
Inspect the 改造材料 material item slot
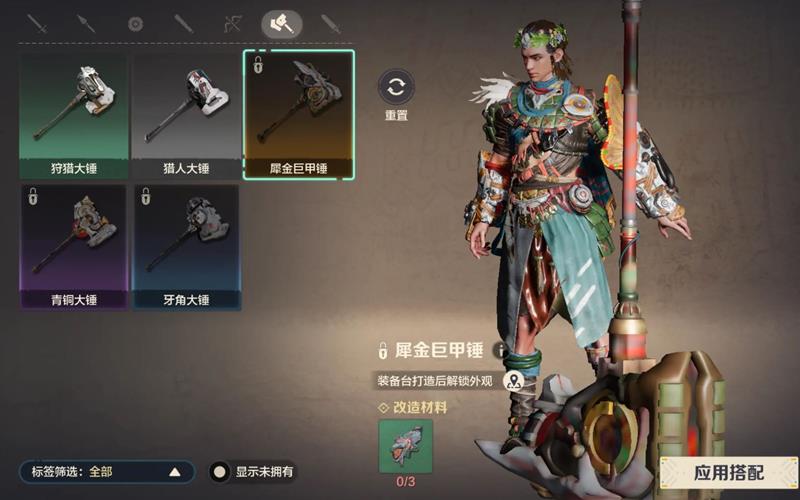pos(405,446)
